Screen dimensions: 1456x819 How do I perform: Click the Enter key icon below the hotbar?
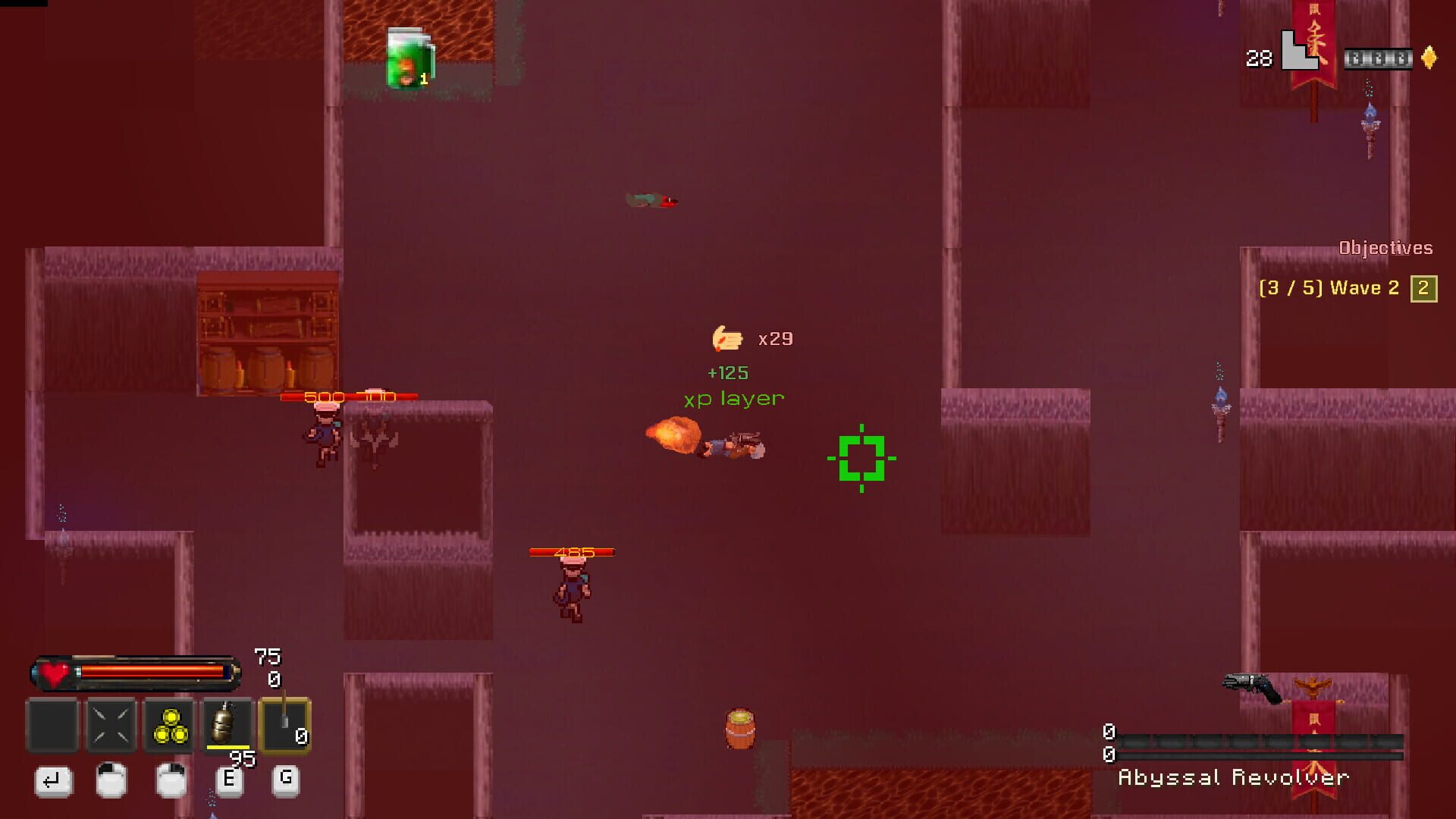coord(53,781)
